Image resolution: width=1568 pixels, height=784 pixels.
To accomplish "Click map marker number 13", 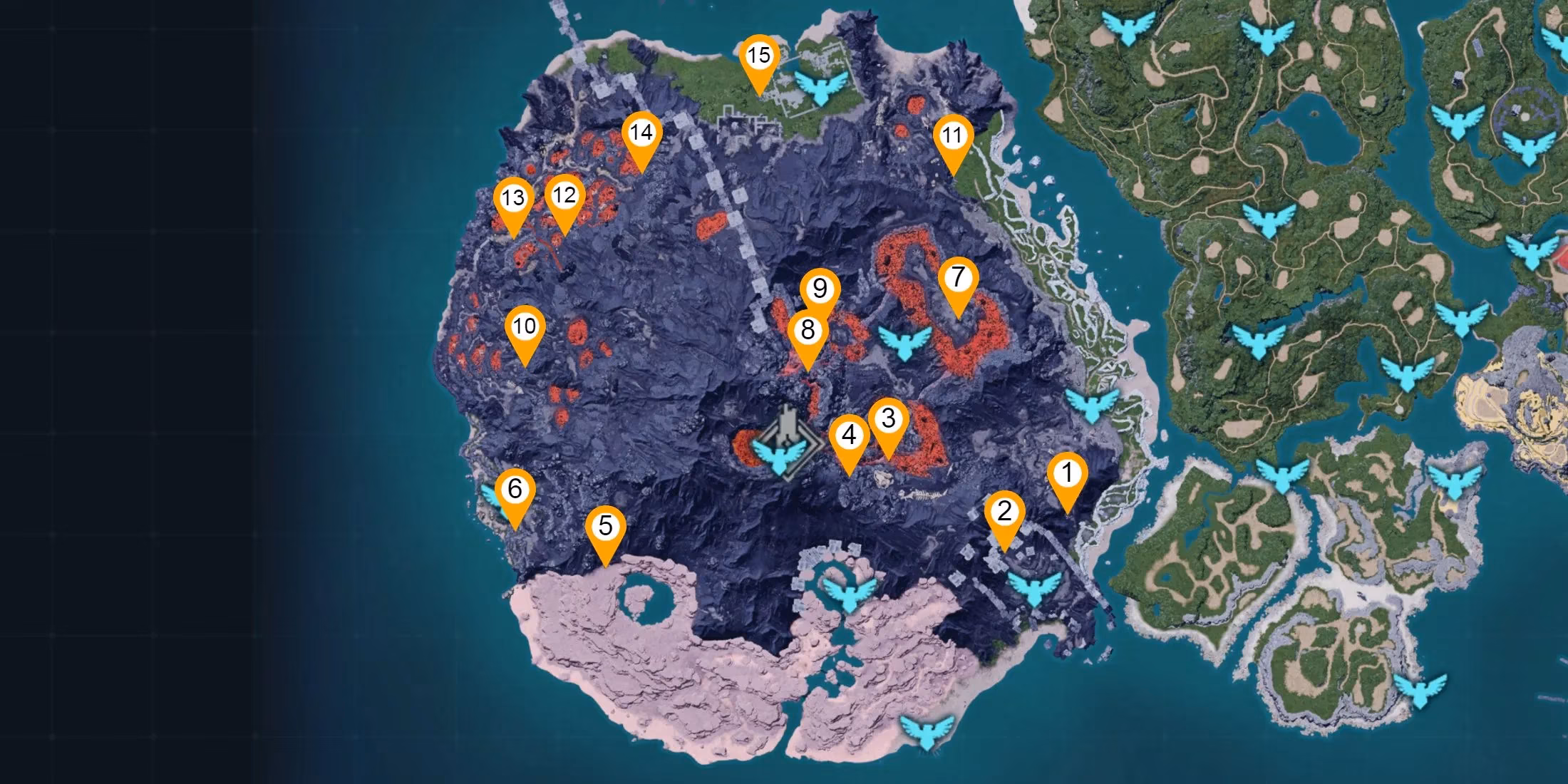I will coord(513,198).
